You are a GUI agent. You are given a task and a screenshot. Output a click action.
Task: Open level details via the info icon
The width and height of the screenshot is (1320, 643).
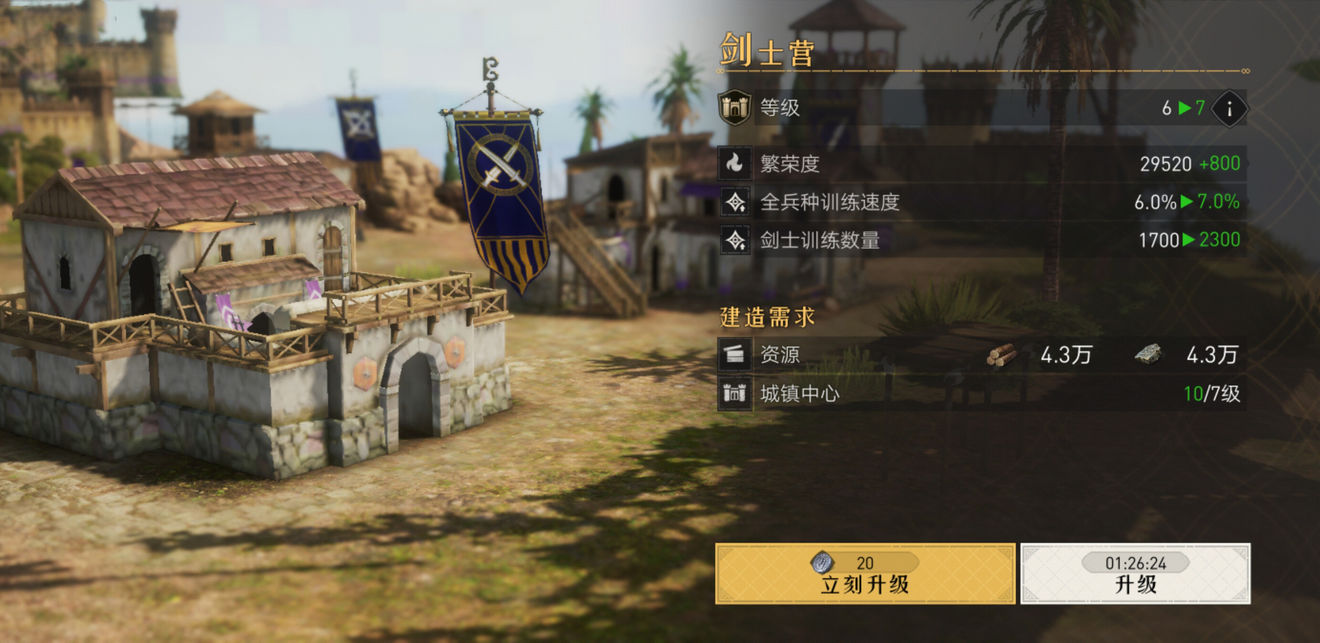click(1229, 108)
